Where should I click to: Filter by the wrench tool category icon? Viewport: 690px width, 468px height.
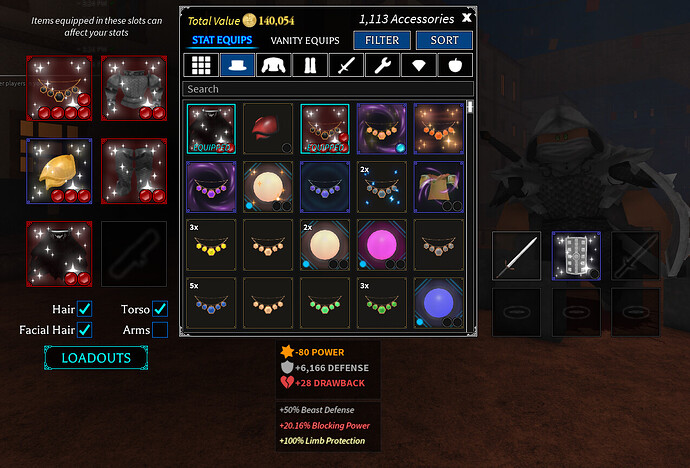coord(382,65)
